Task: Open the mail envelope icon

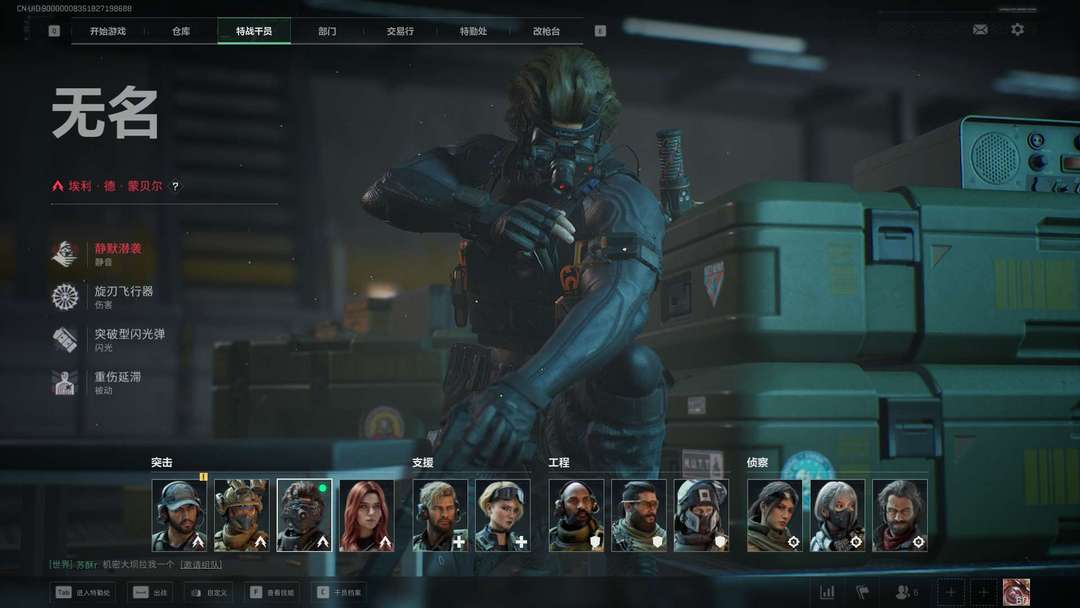Action: pos(980,30)
